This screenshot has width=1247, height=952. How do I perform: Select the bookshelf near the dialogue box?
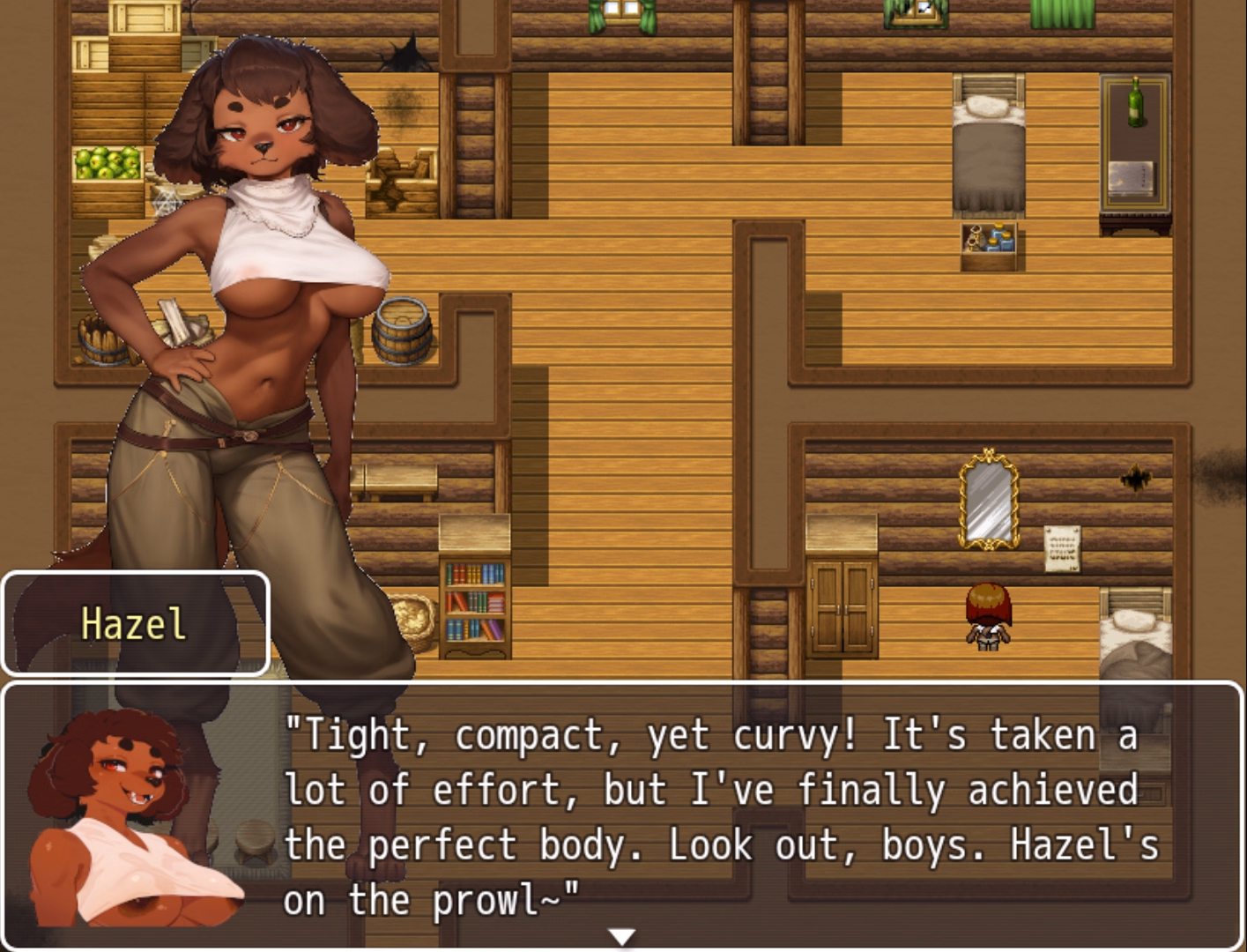(474, 604)
